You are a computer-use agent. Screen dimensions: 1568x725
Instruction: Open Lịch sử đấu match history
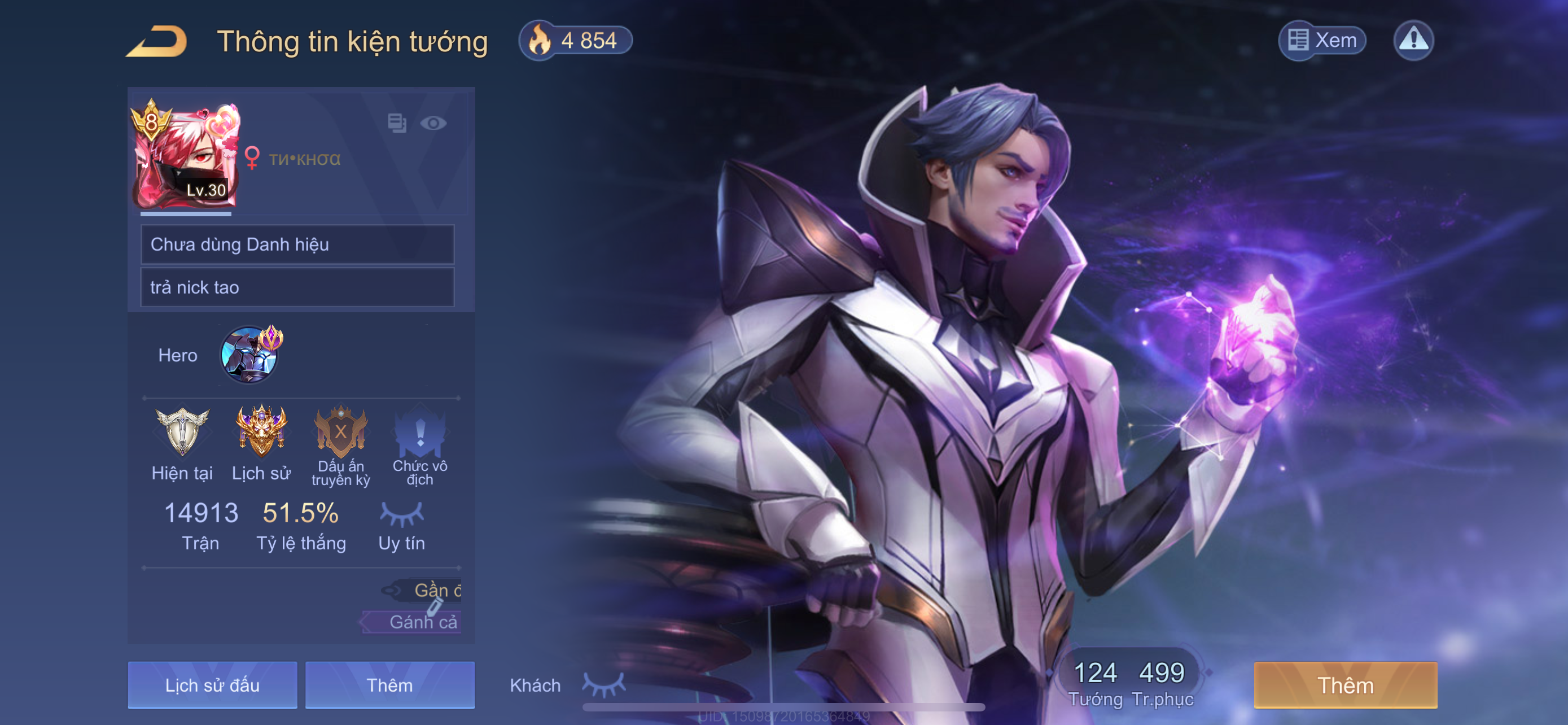[212, 685]
